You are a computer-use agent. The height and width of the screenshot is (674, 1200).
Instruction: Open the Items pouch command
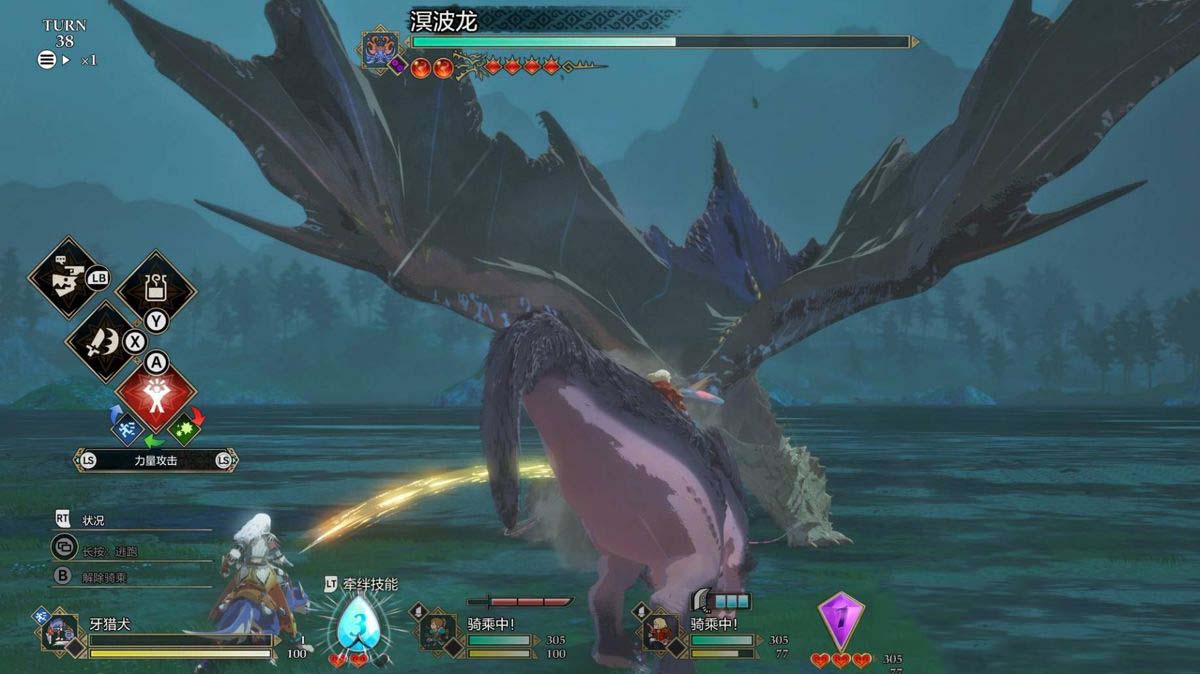(155, 290)
